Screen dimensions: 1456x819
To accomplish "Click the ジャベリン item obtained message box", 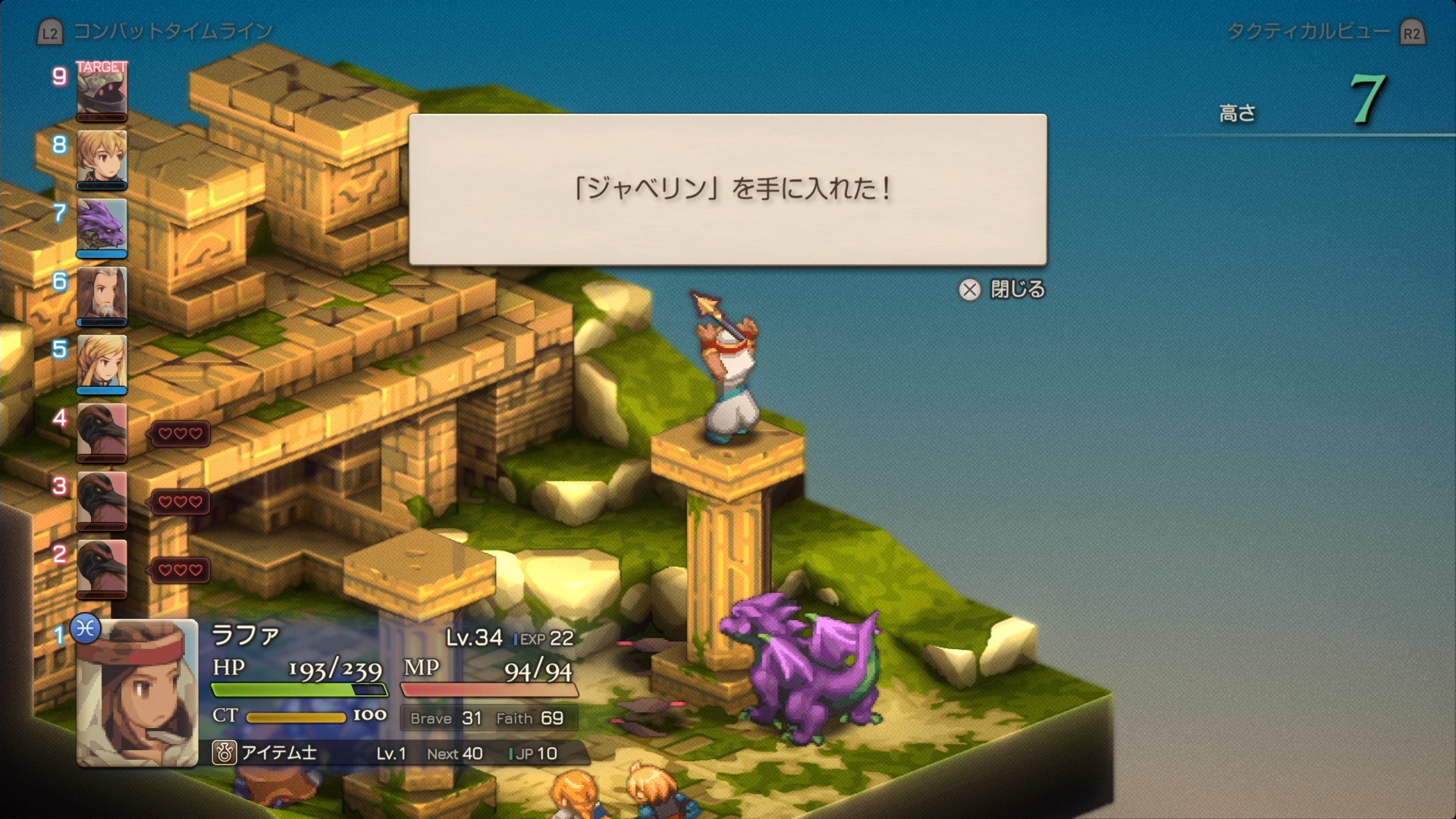I will coord(727,190).
